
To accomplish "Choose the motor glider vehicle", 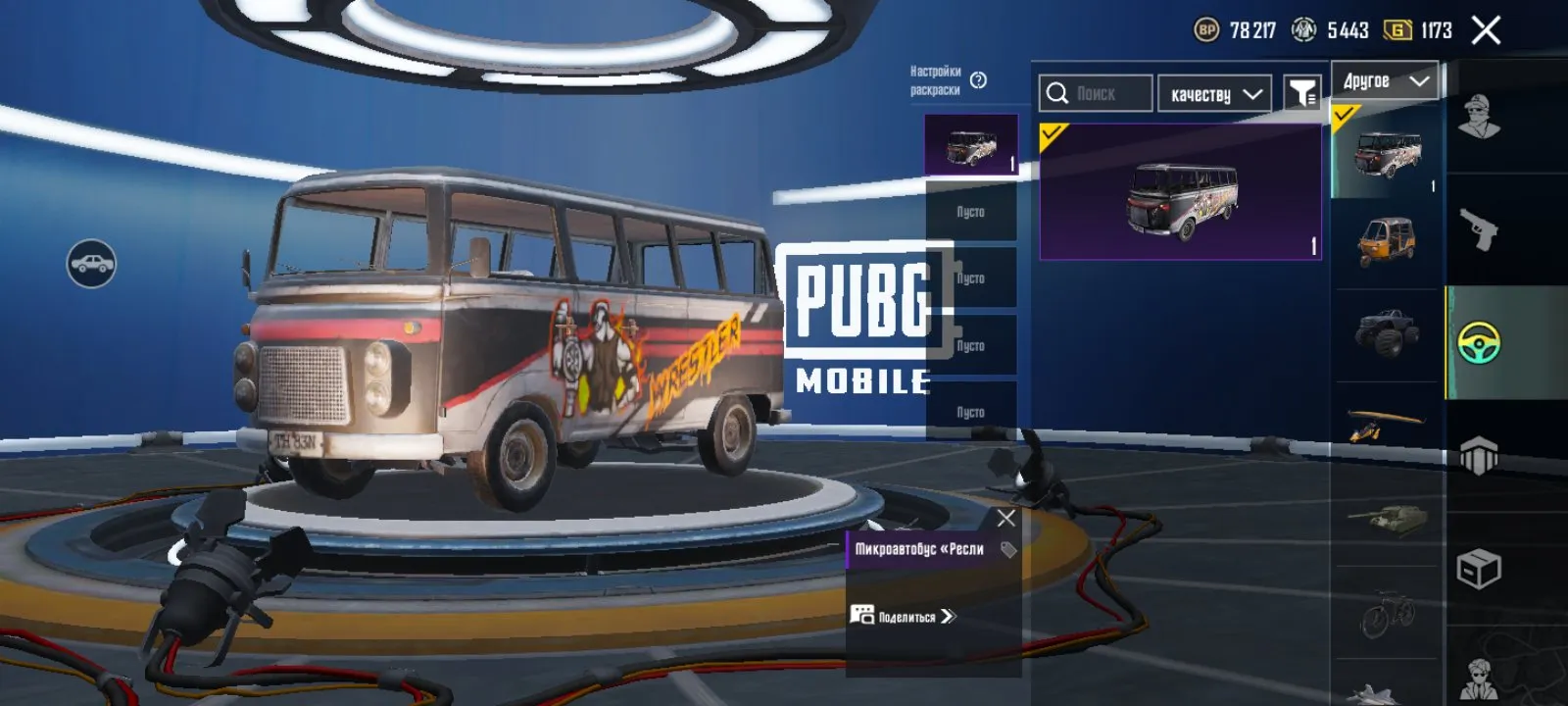I will pos(1386,425).
